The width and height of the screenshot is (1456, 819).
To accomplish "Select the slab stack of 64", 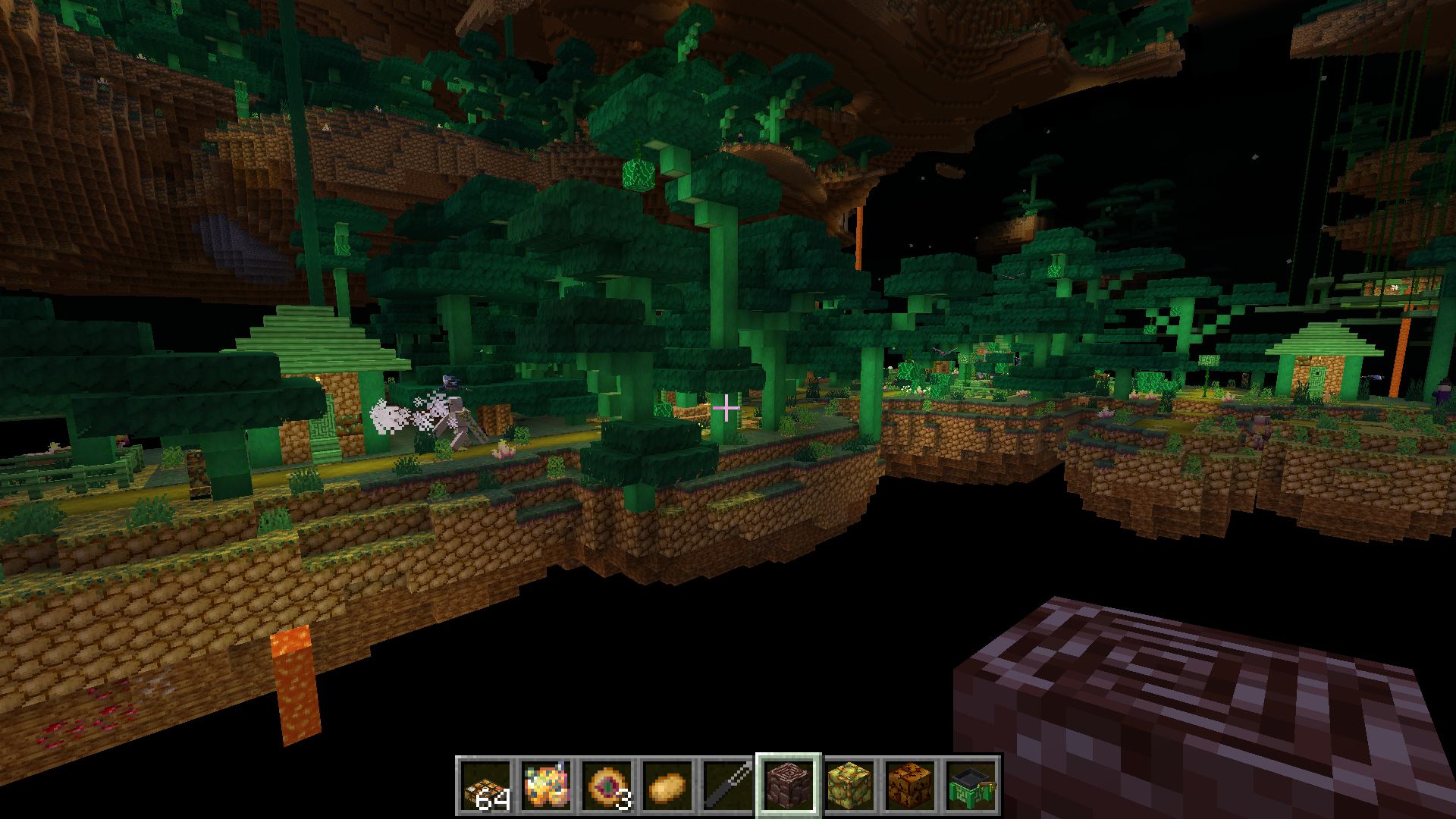I will 486,785.
